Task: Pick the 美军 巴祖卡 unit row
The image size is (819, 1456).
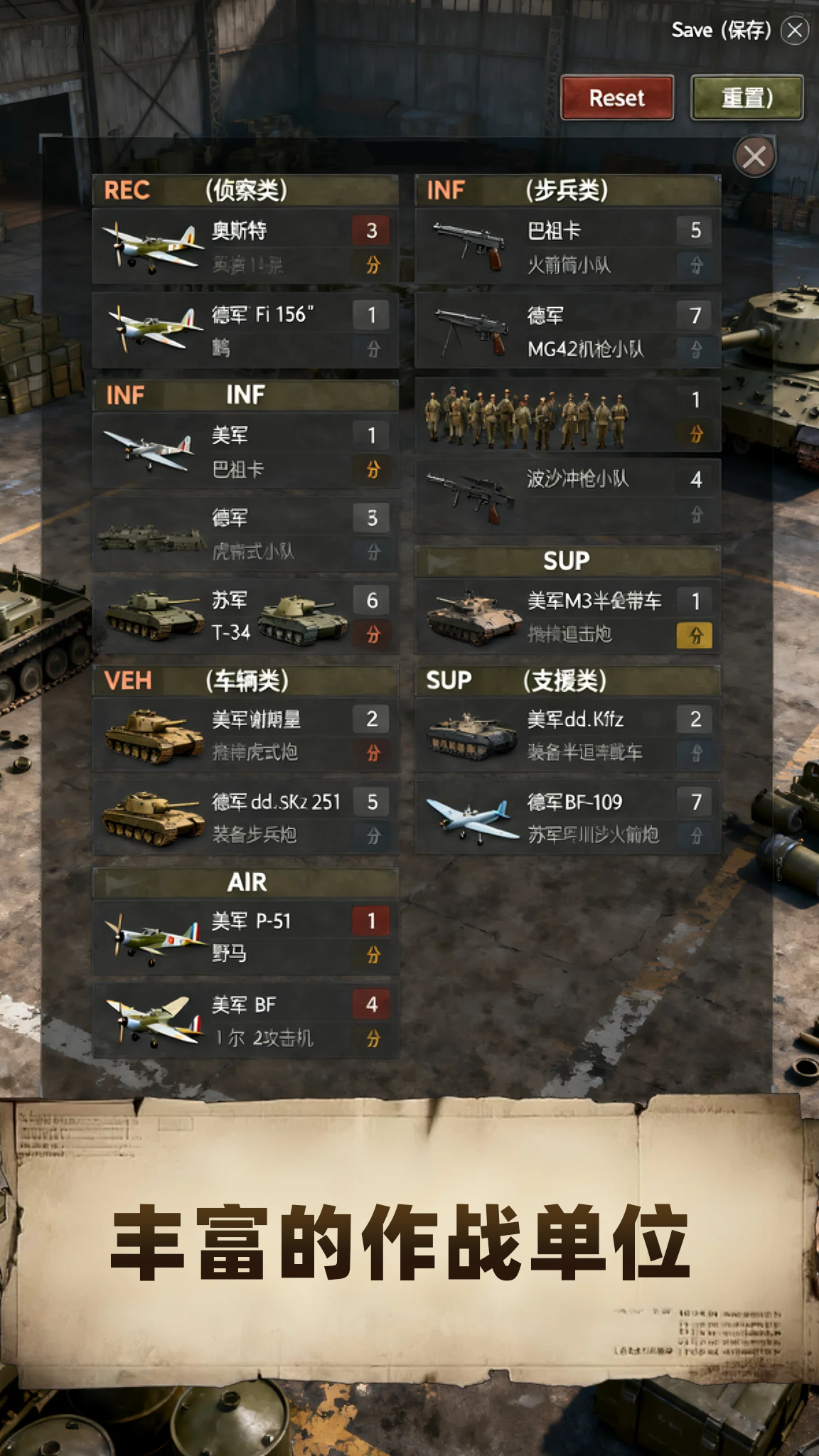Action: click(245, 451)
